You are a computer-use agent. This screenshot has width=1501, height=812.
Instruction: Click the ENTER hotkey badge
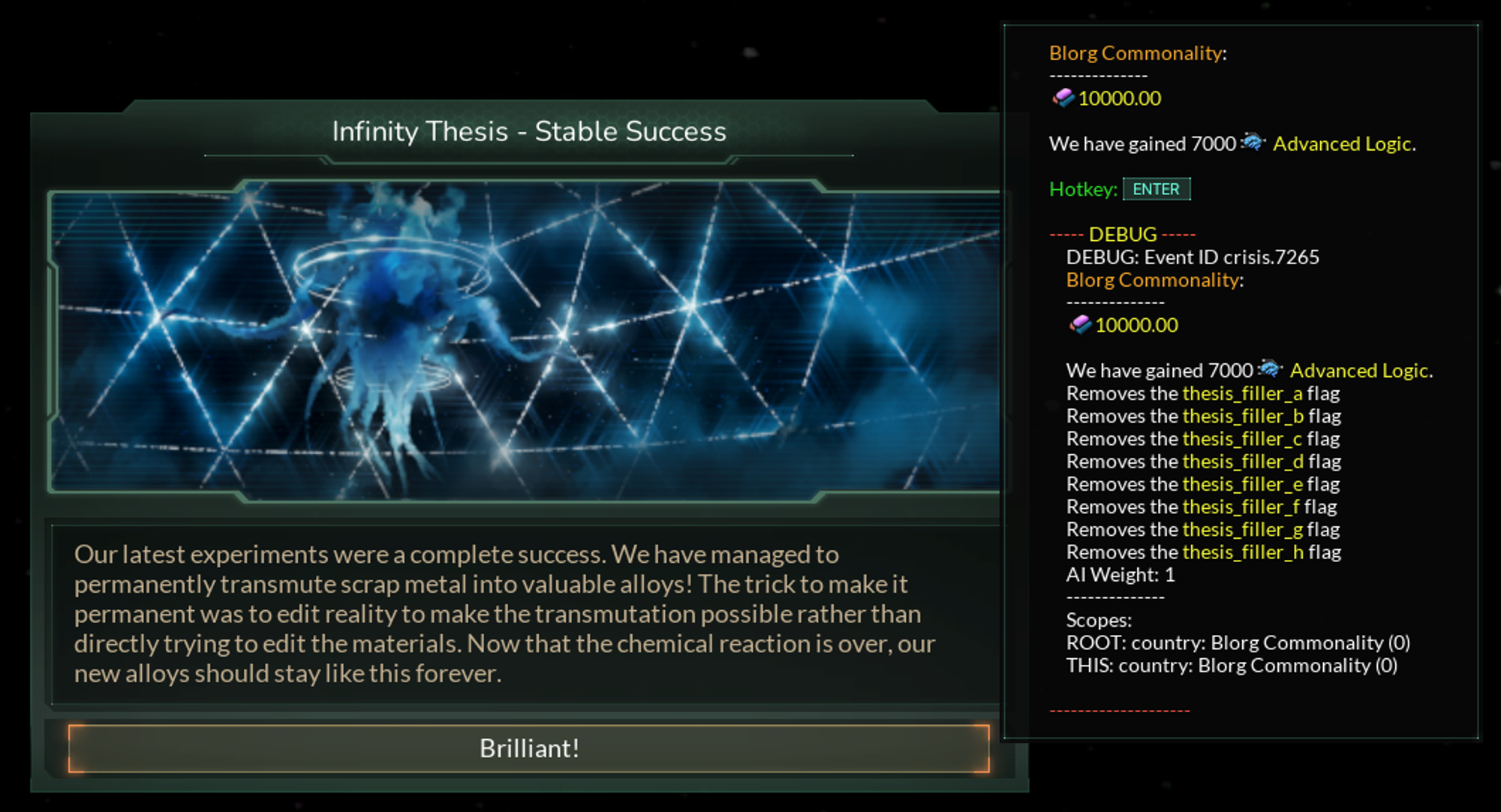tap(1157, 189)
